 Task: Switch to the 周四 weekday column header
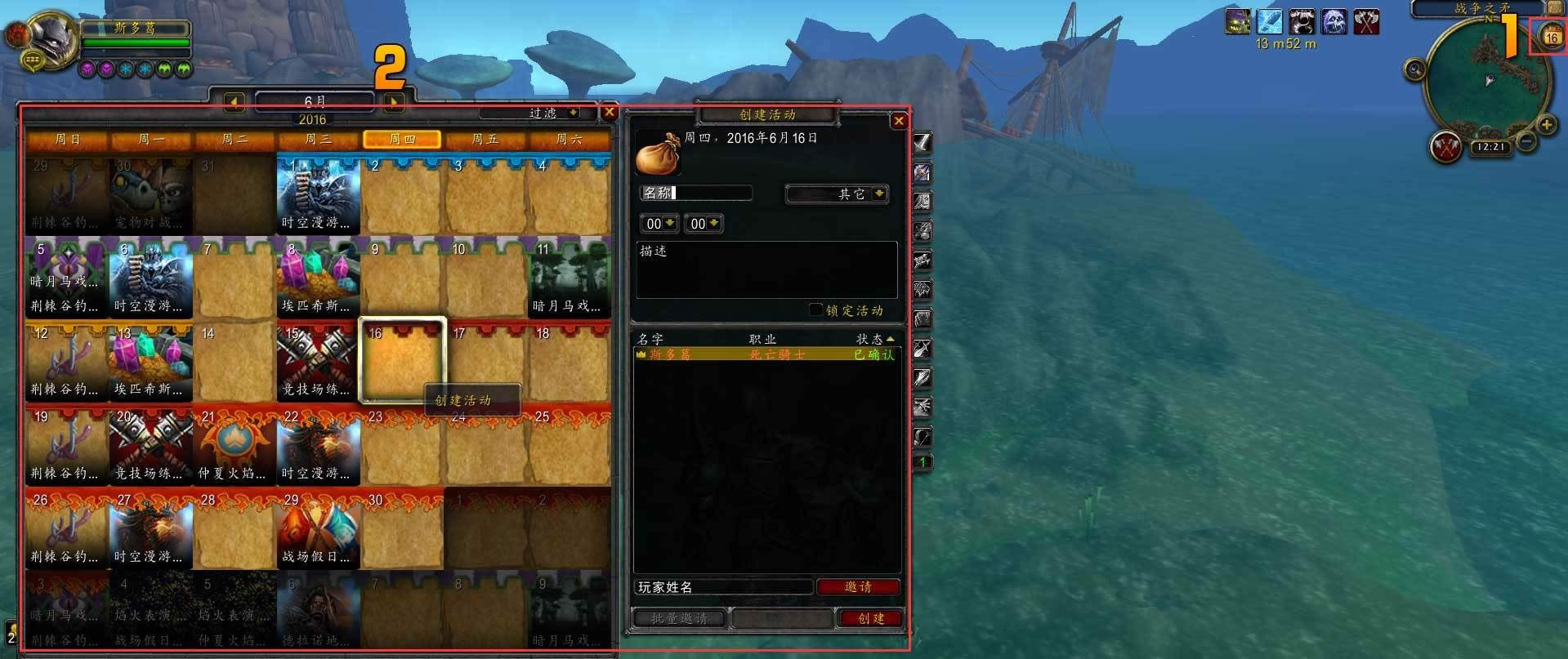402,139
